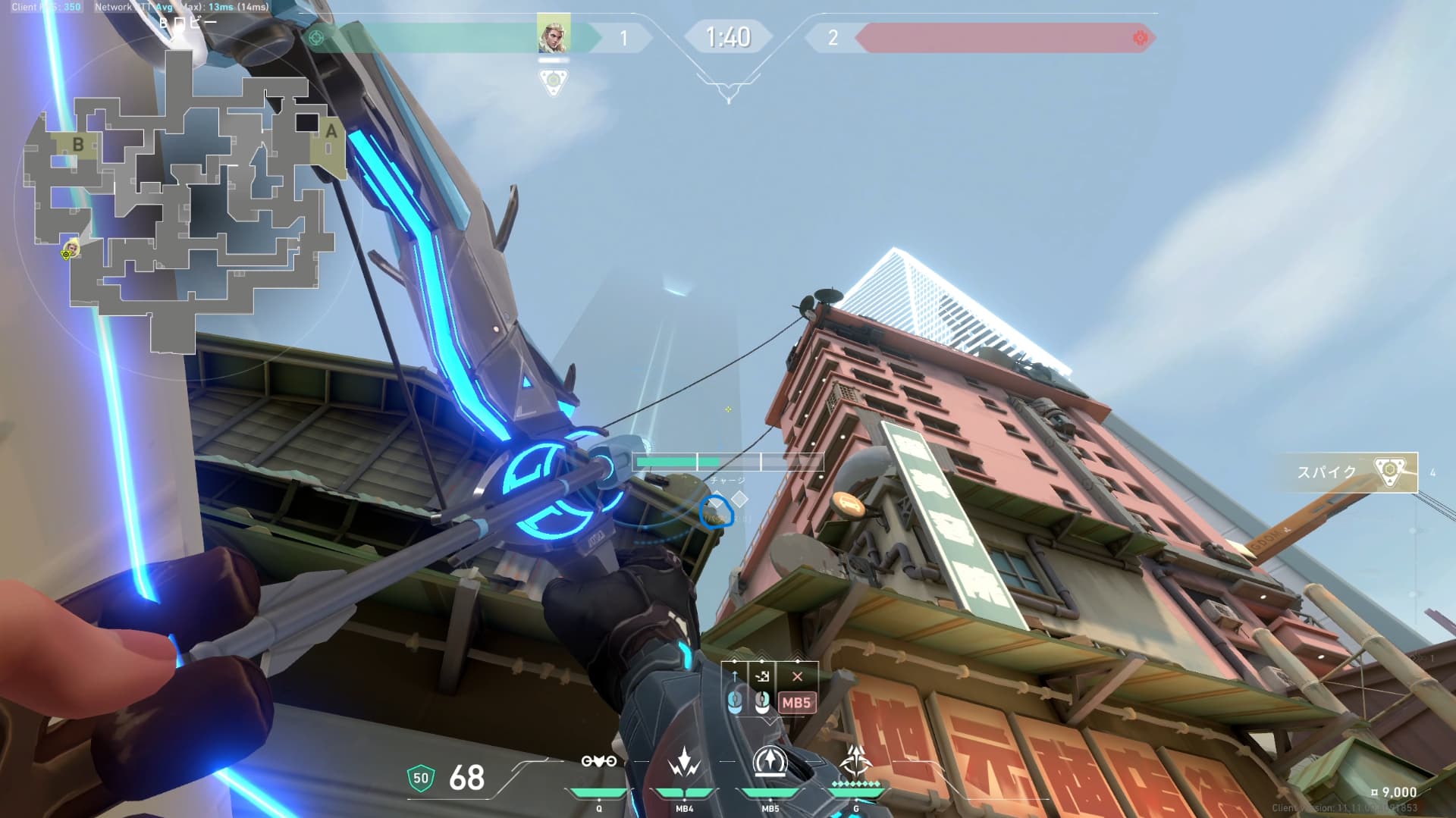Select the Shock Bolt ability icon
Viewport: 1456px width, 818px height.
684,763
